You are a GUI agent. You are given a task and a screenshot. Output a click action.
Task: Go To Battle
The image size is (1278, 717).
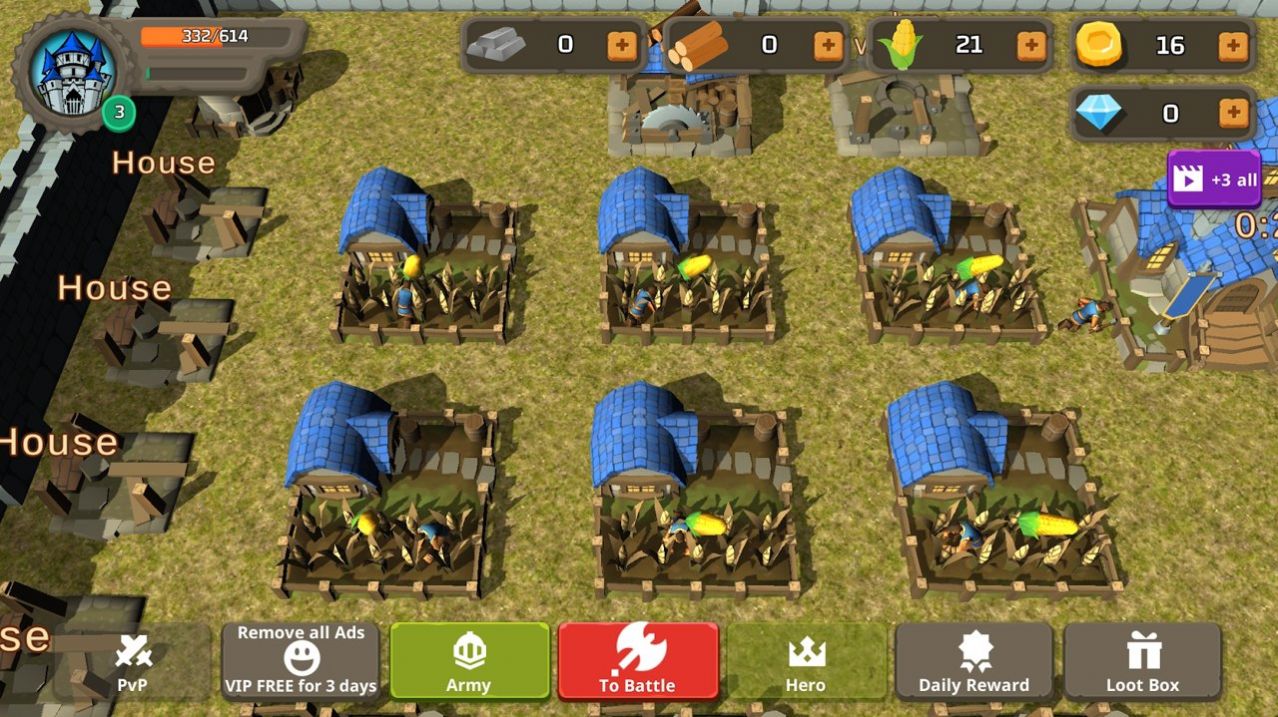point(638,660)
